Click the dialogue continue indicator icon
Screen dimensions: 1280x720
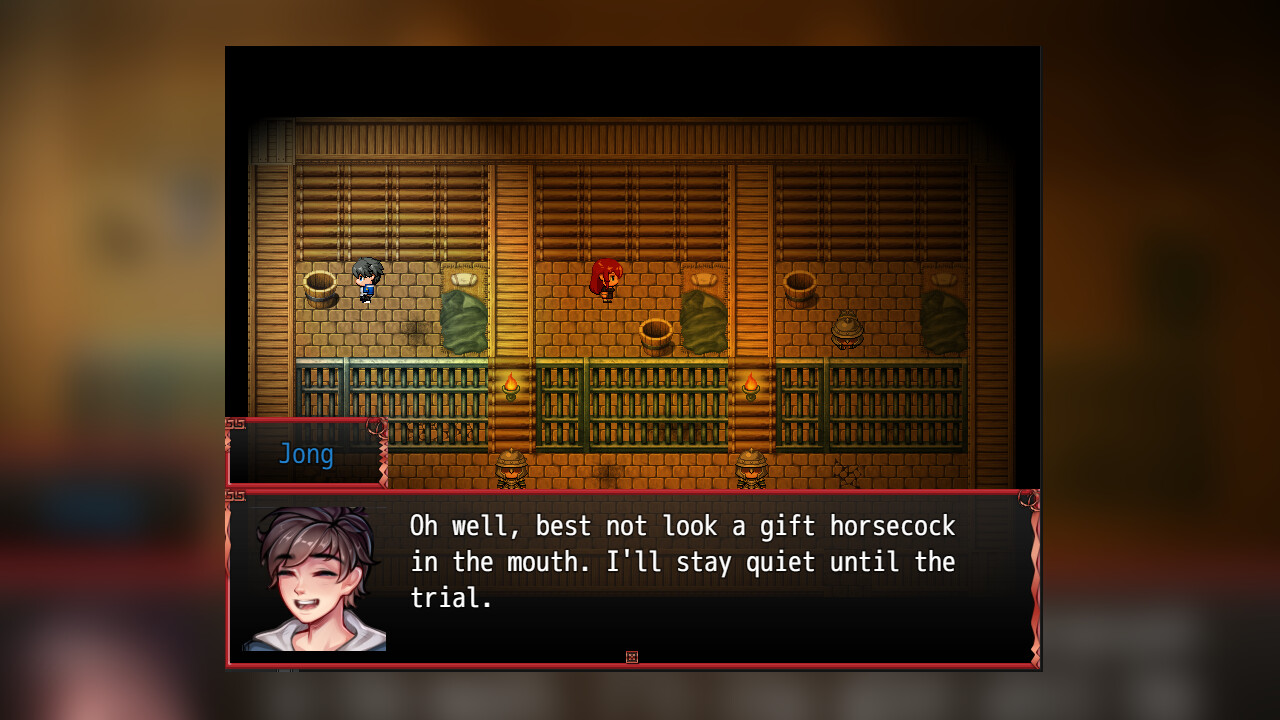[x=632, y=656]
